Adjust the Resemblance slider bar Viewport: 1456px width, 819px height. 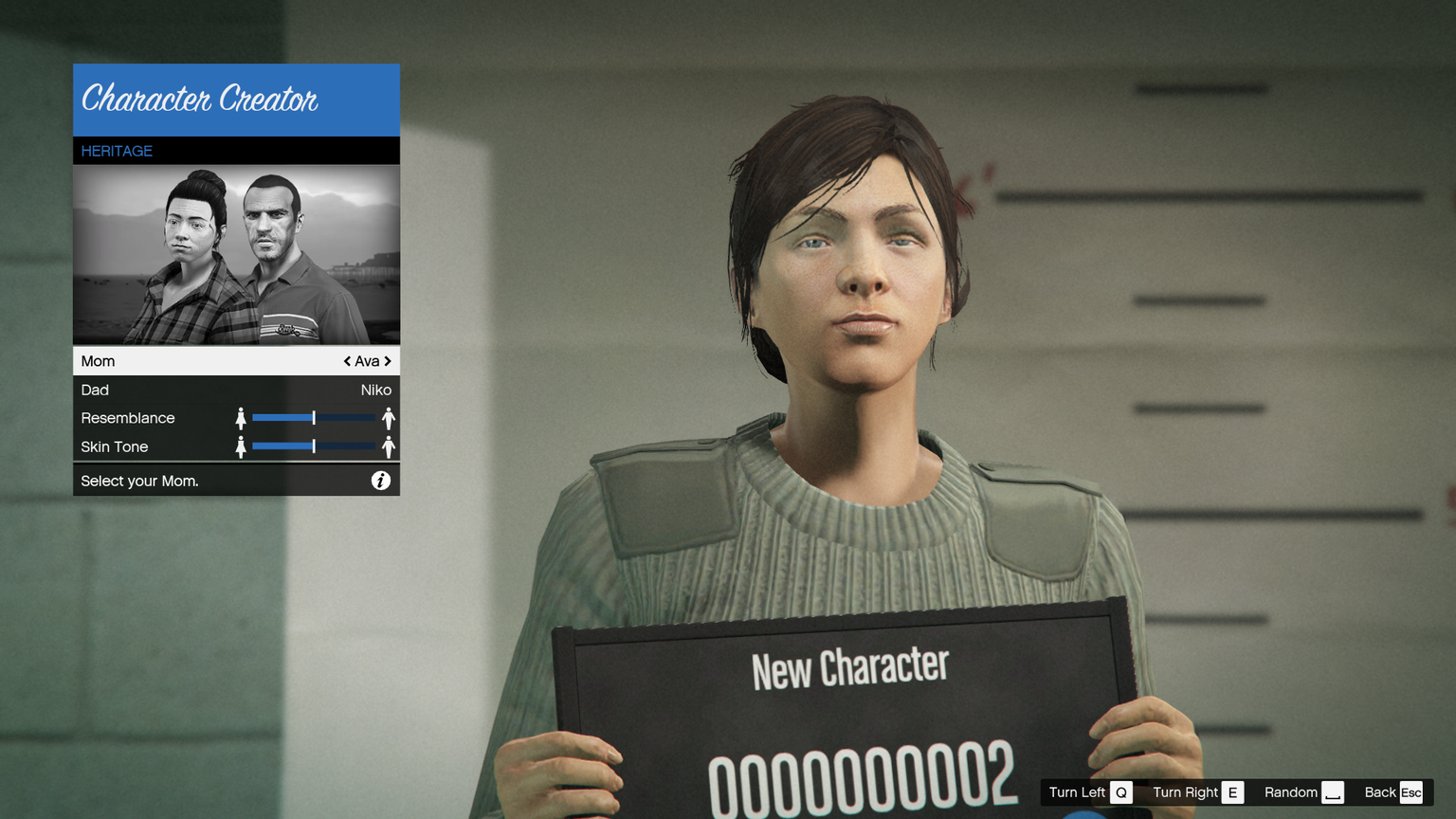pos(314,418)
